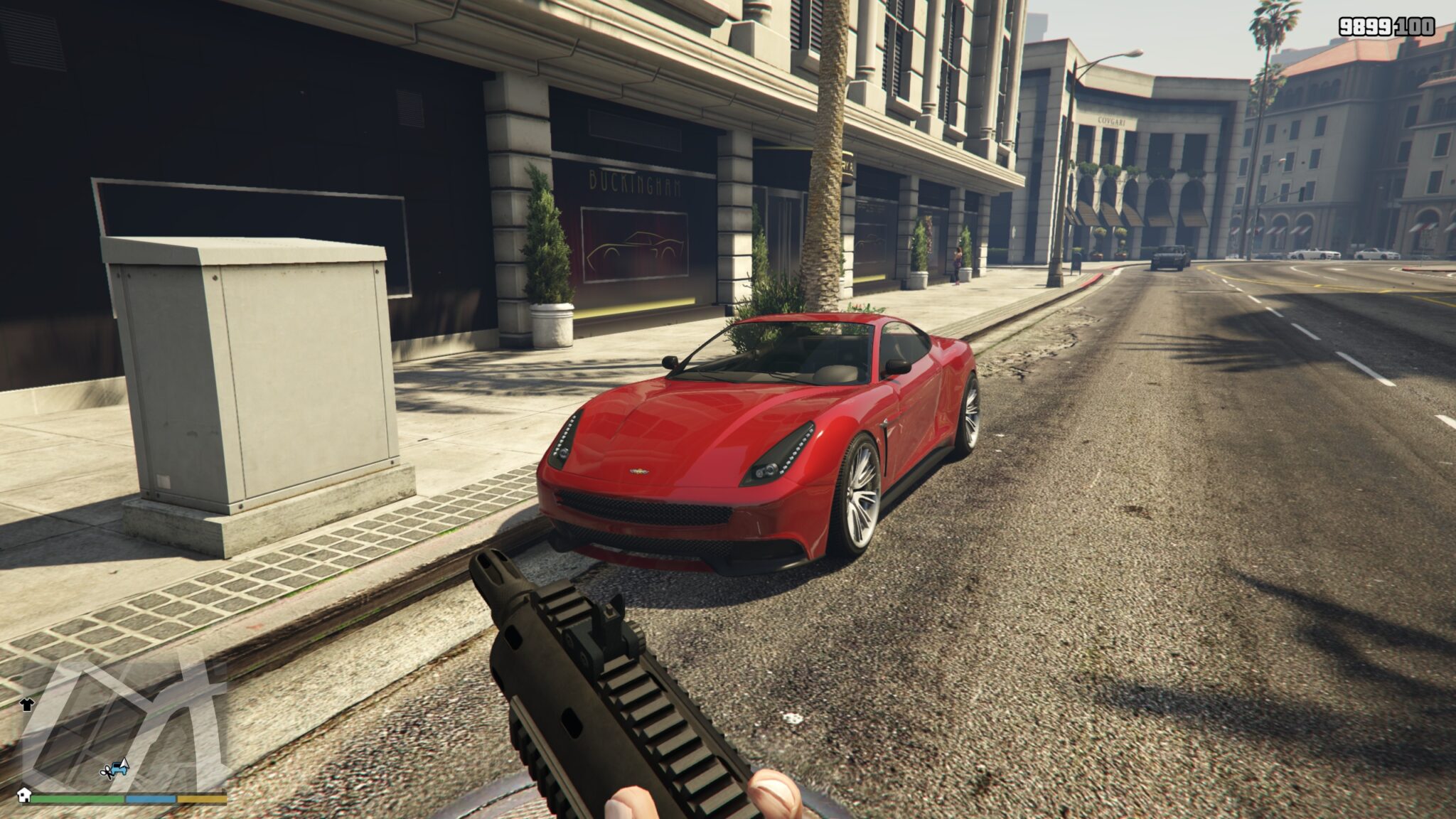This screenshot has width=1456, height=819.
Task: Click the green health bar
Action: click(78, 799)
